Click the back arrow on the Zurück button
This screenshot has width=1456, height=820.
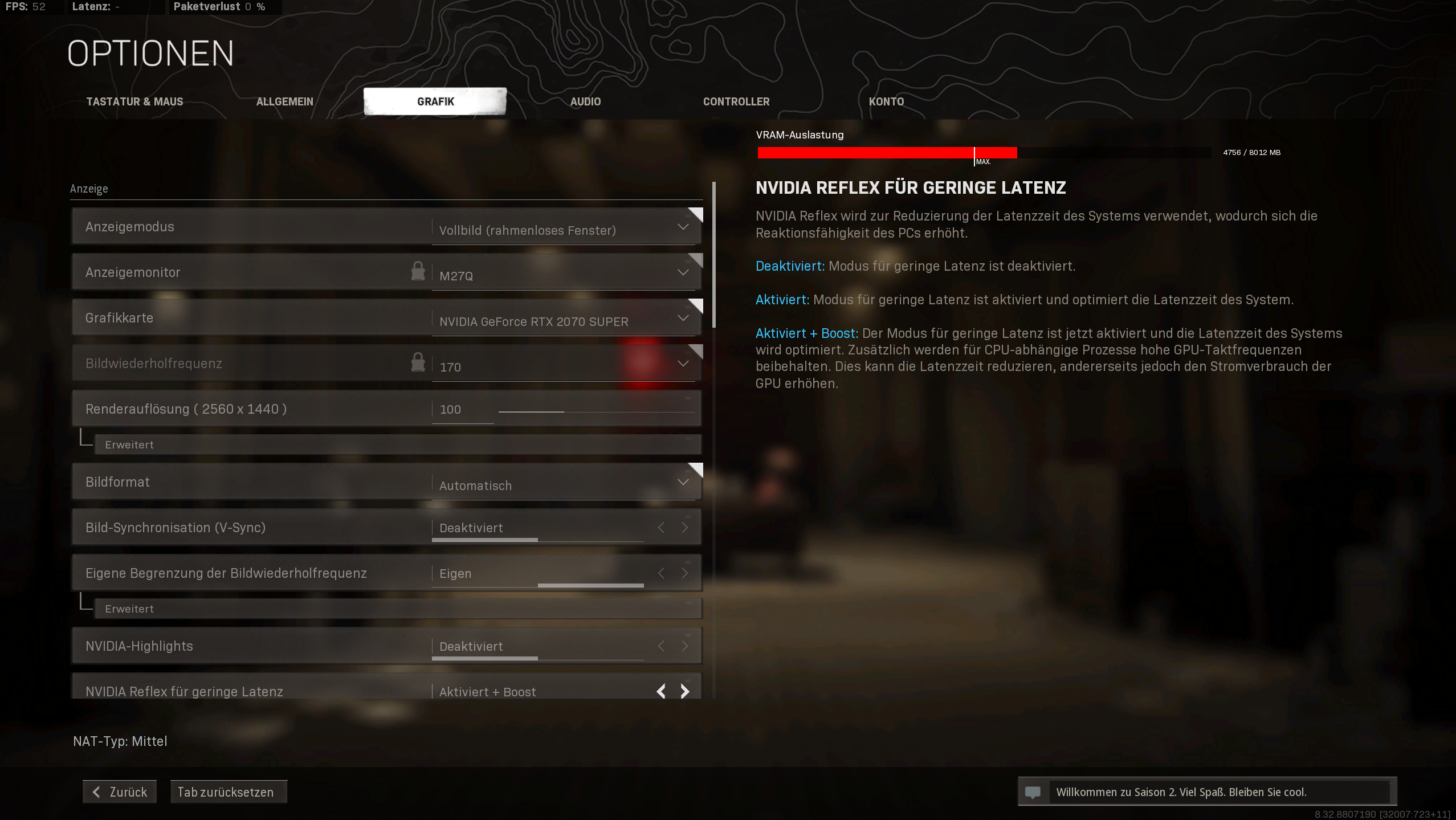[x=96, y=792]
